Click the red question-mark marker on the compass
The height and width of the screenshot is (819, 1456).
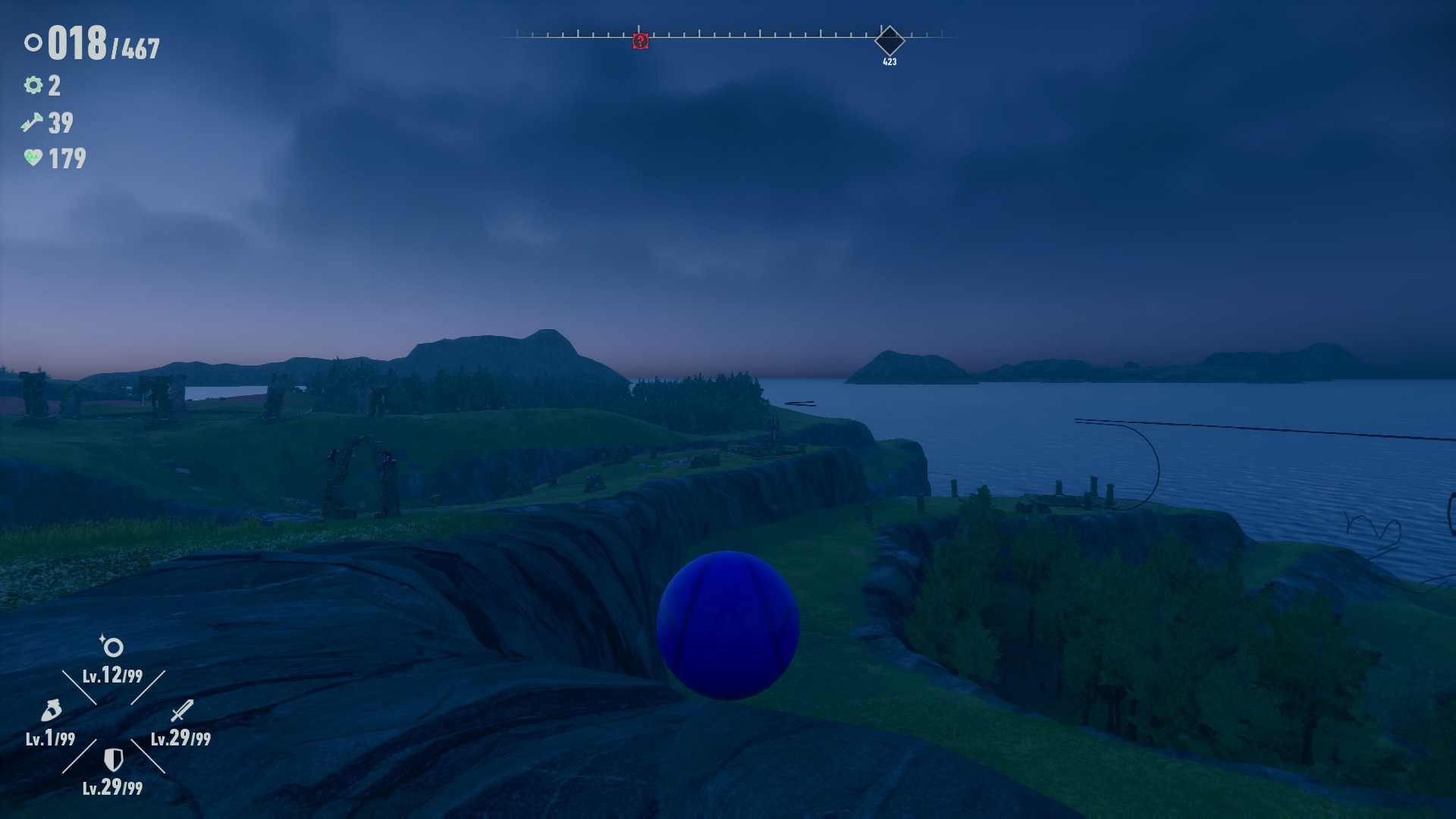tap(640, 39)
